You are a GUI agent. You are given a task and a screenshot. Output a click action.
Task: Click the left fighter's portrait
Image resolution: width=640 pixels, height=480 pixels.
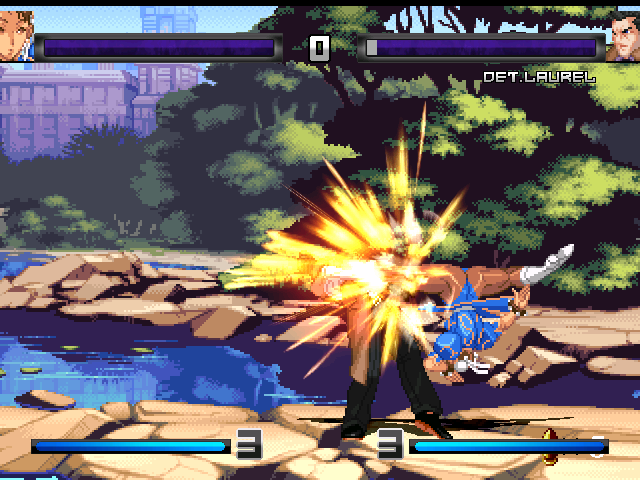pos(16,37)
